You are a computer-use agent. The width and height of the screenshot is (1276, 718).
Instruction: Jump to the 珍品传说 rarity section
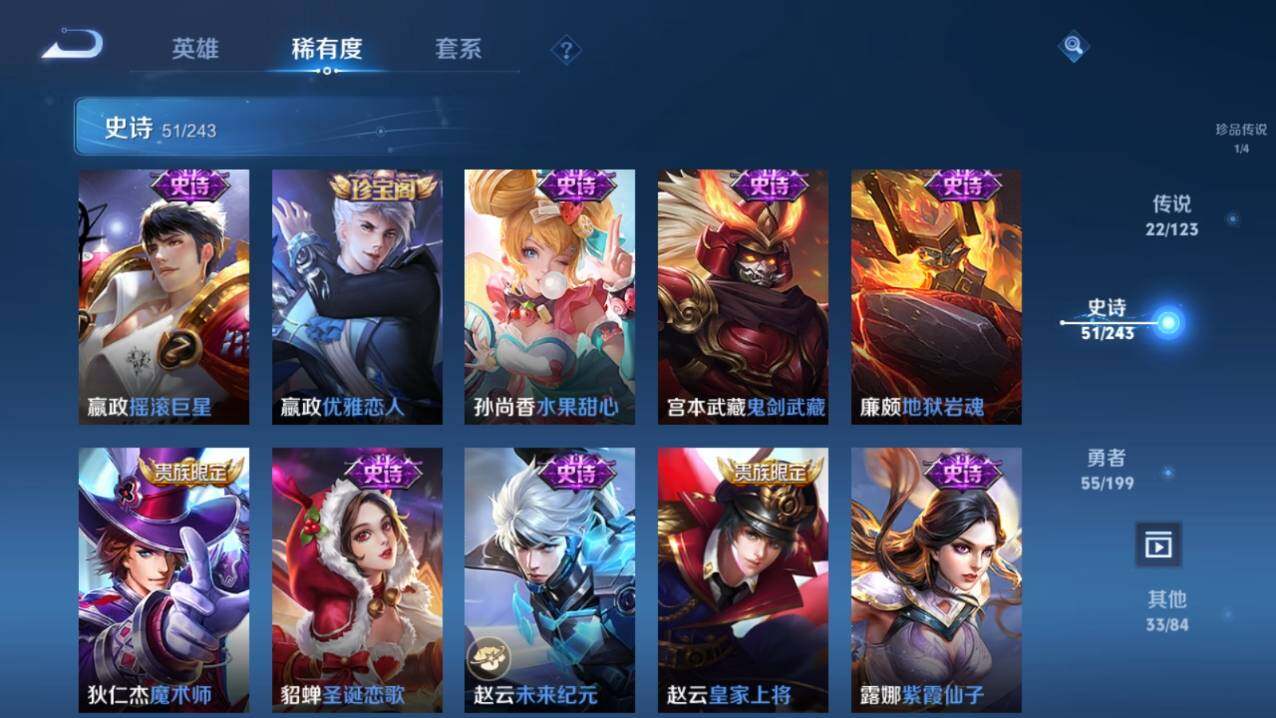1240,138
